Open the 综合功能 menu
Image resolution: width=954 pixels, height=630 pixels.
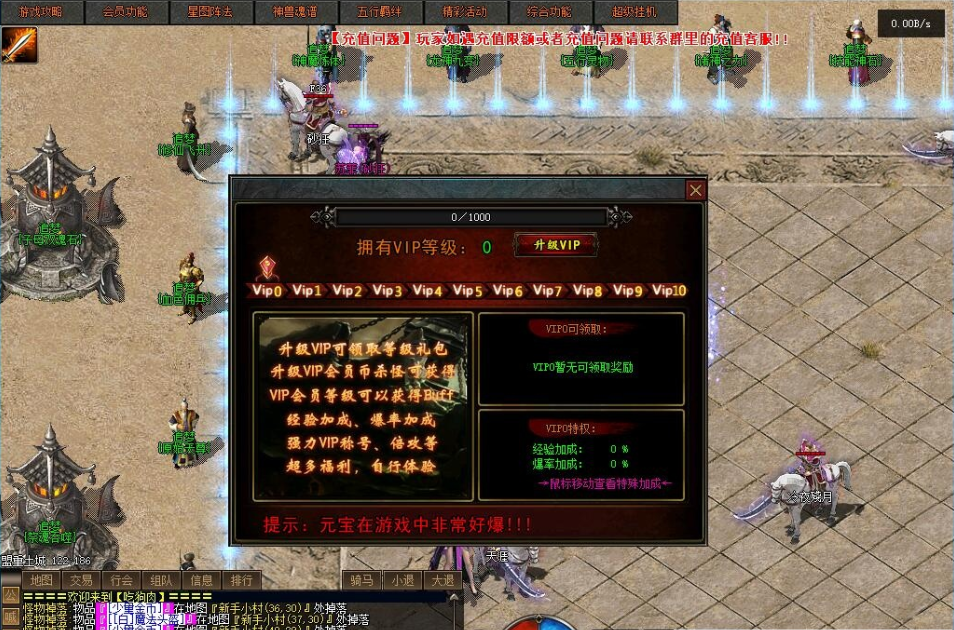click(x=548, y=13)
